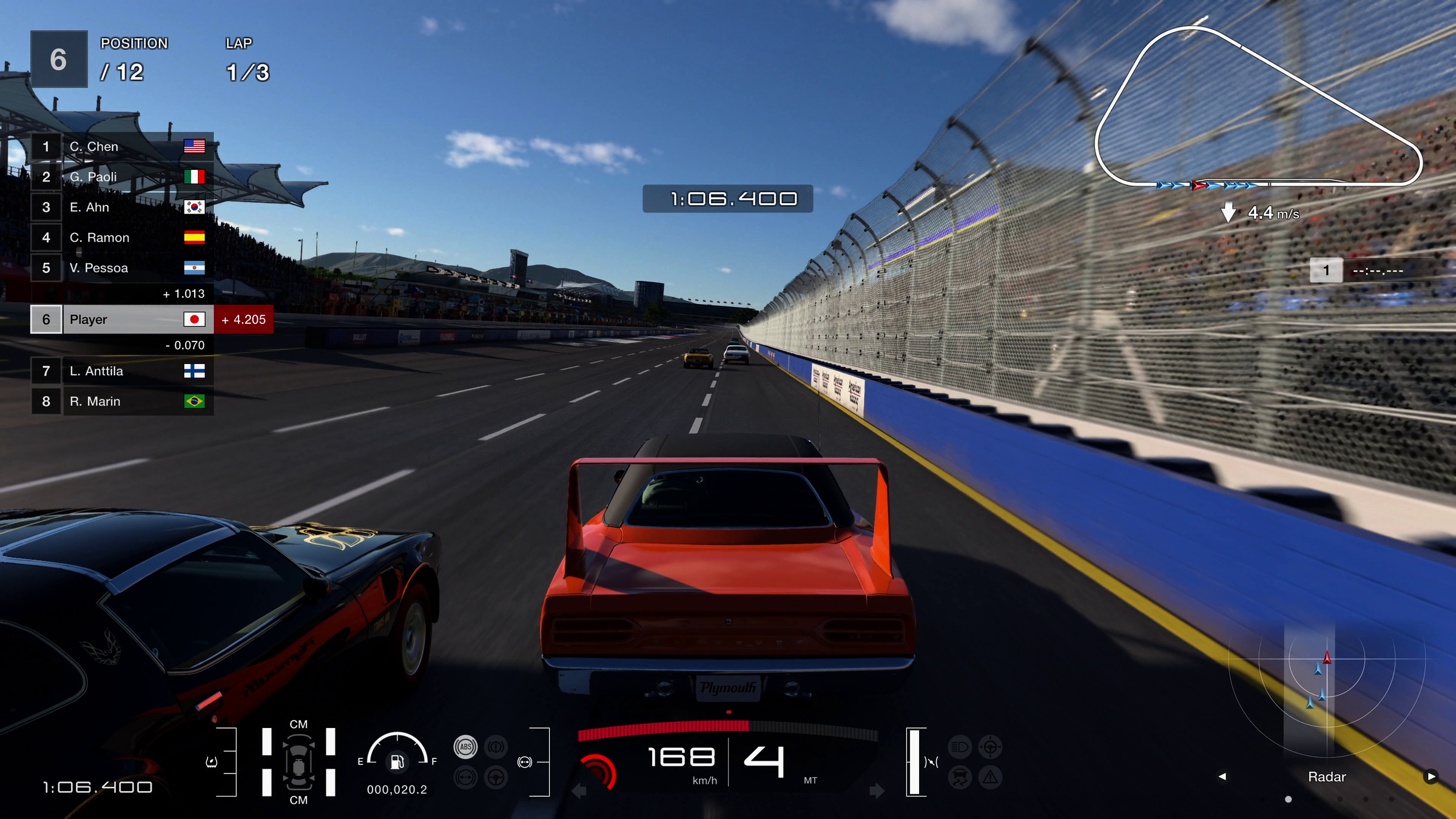The image size is (1456, 819).
Task: Switch to the previous panel with left arrow beside Radar
Action: pos(1222,777)
